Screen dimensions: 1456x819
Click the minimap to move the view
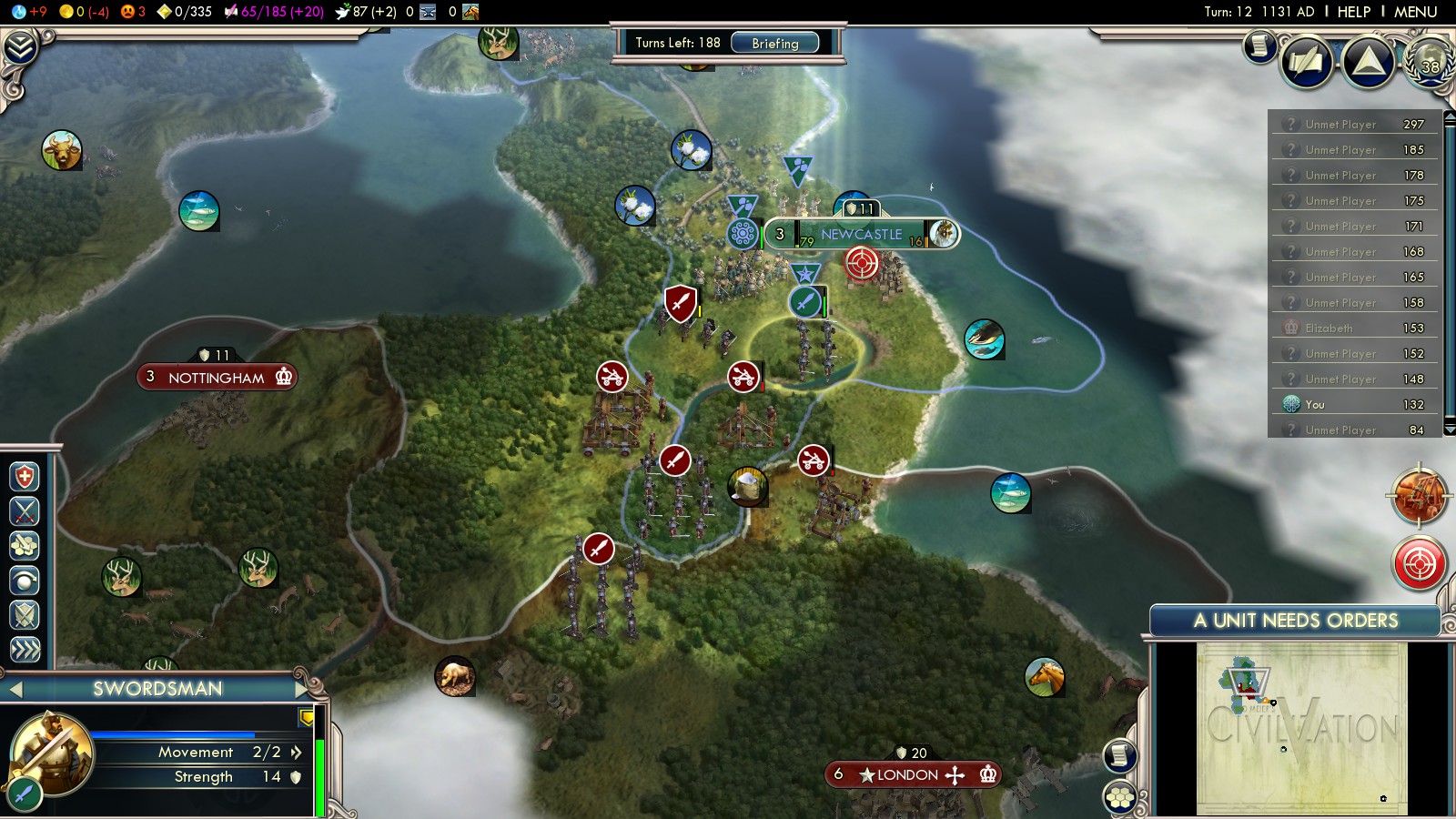pyautogui.click(x=1301, y=728)
